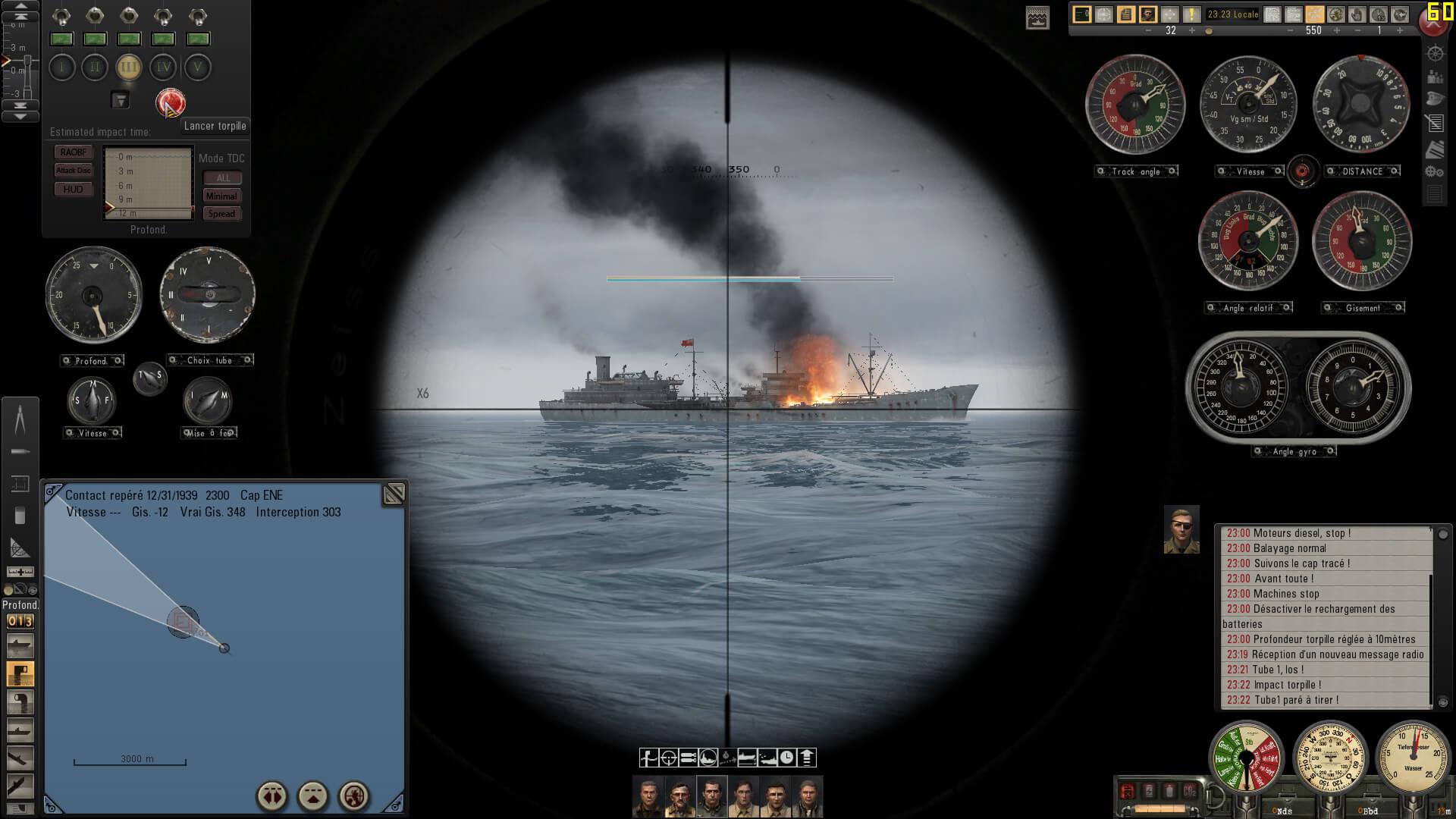Open the DISTANCE dial label
The height and width of the screenshot is (819, 1456).
[1363, 171]
